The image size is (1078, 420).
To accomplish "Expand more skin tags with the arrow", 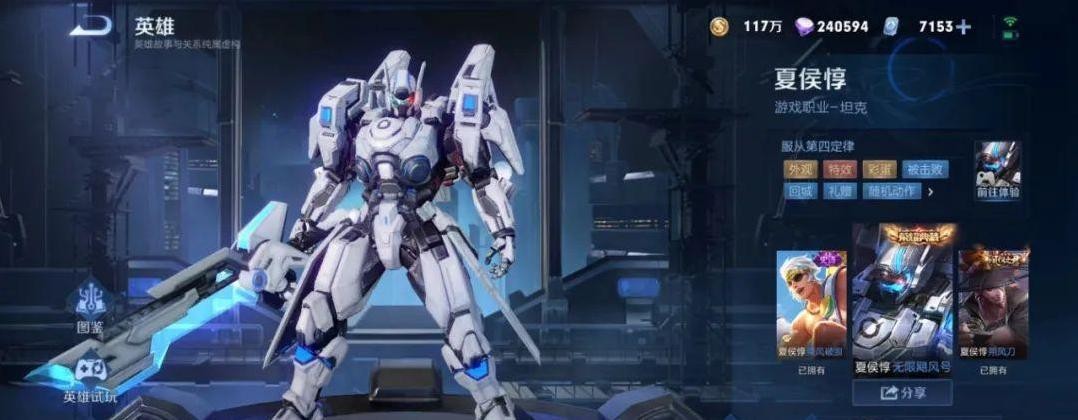I will click(931, 191).
